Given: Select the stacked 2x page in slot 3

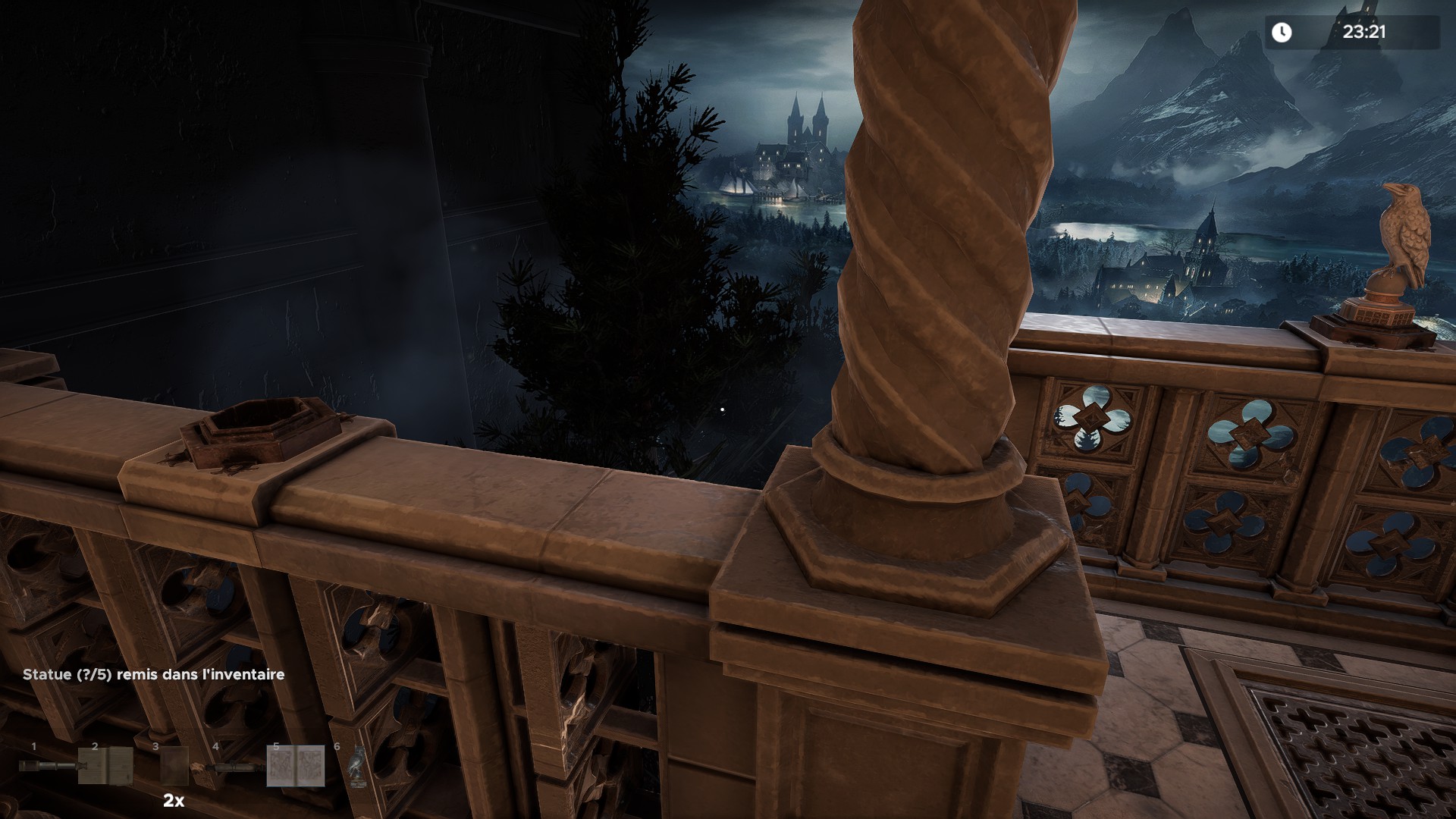Looking at the screenshot, I should coord(174,766).
